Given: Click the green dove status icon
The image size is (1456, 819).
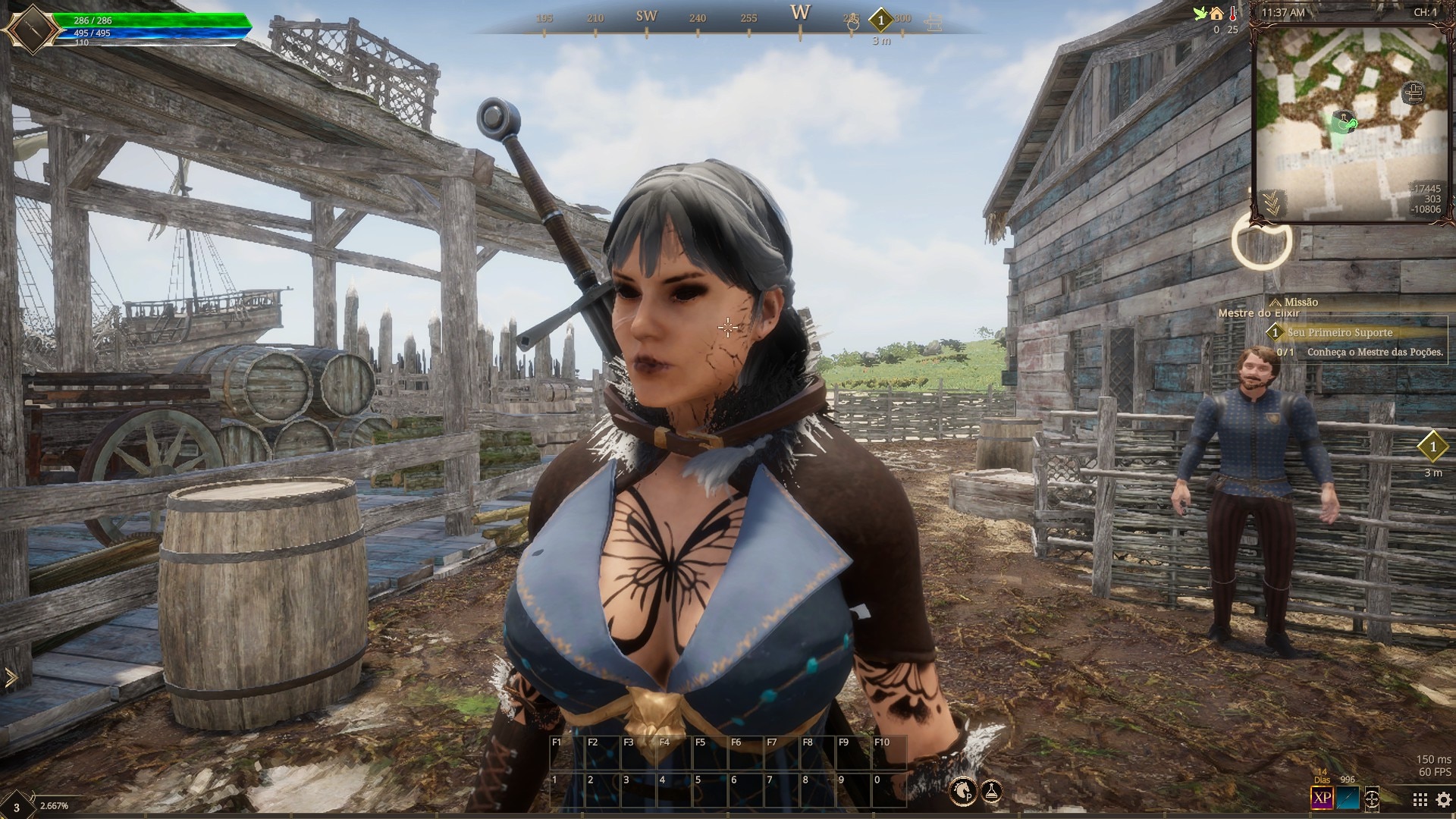Looking at the screenshot, I should pyautogui.click(x=1200, y=14).
